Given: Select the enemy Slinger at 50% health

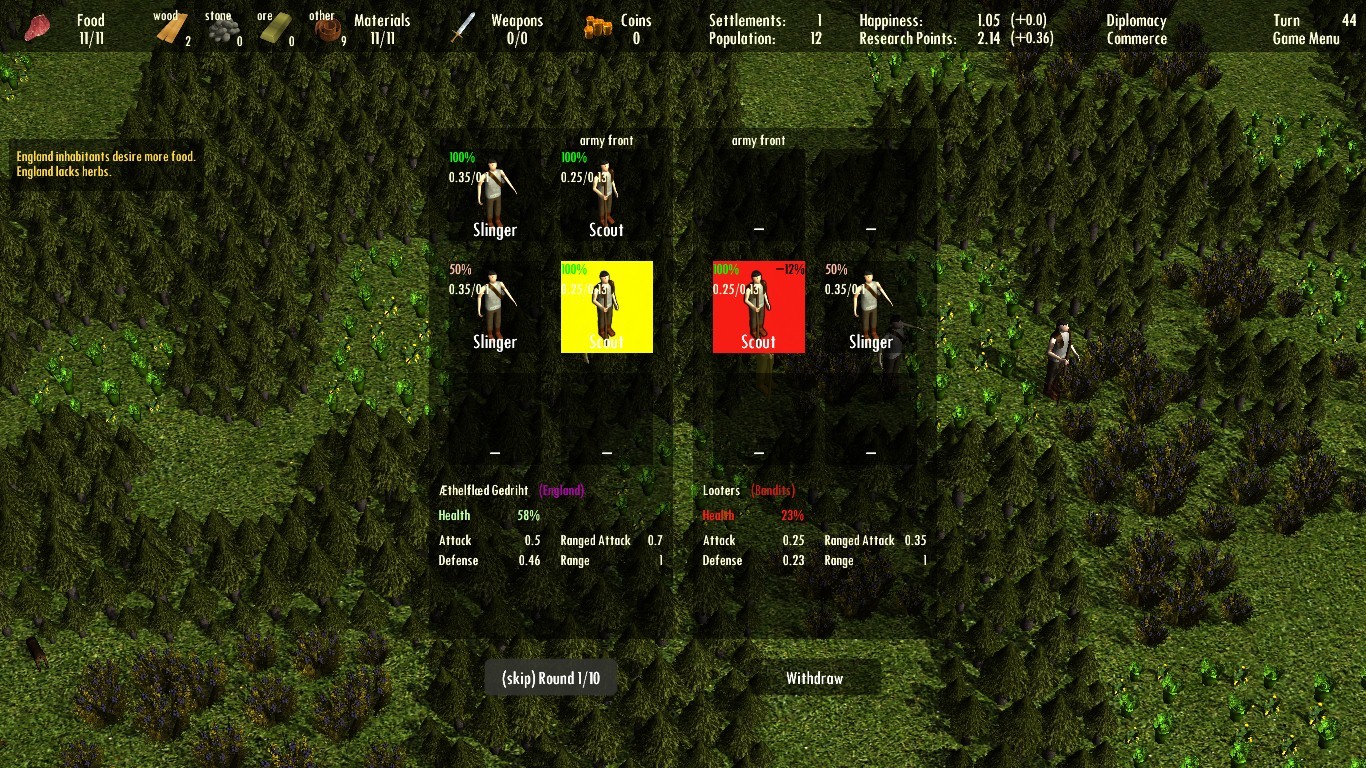Looking at the screenshot, I should tap(870, 306).
